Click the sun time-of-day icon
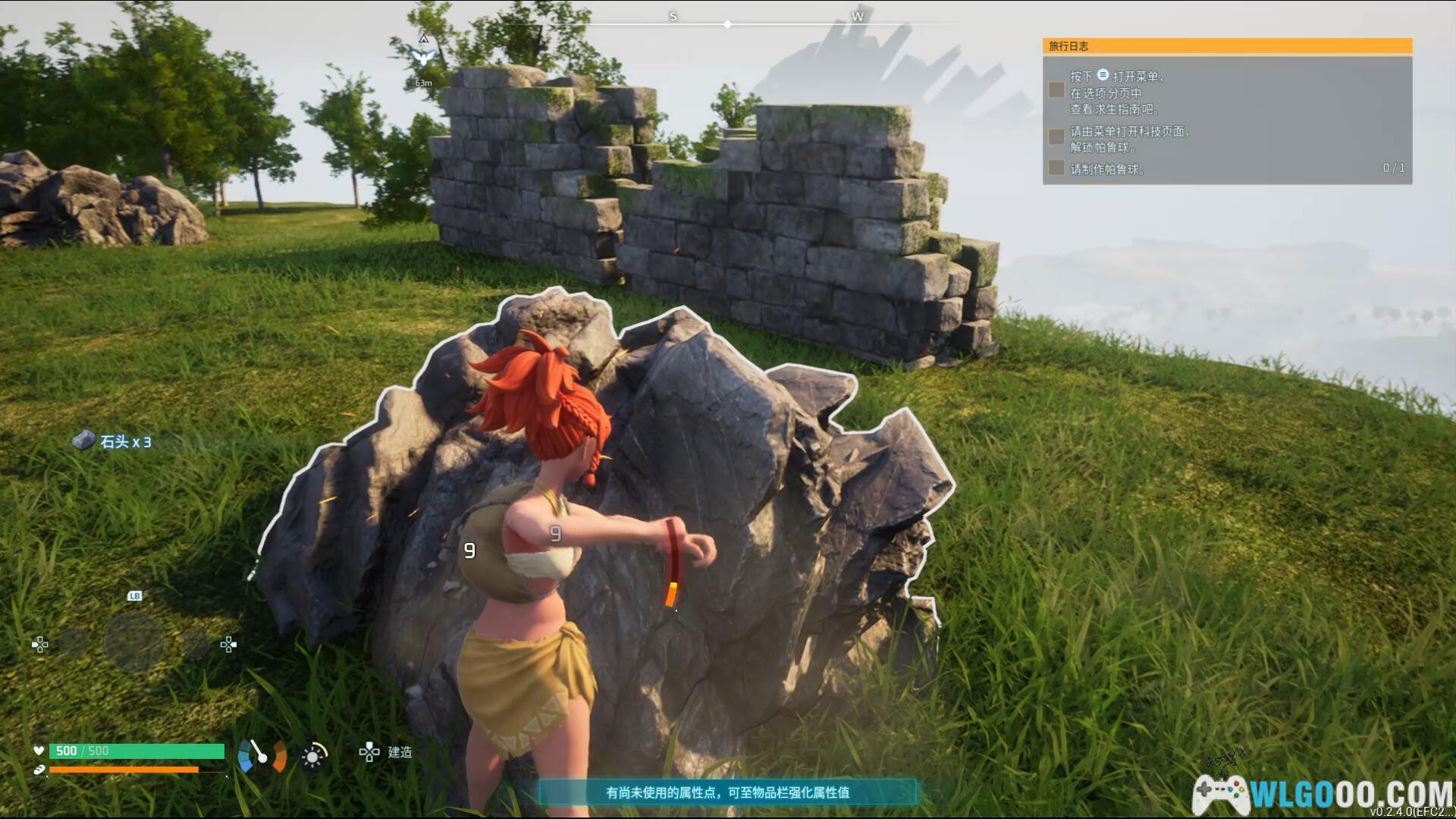The image size is (1456, 819). [313, 756]
